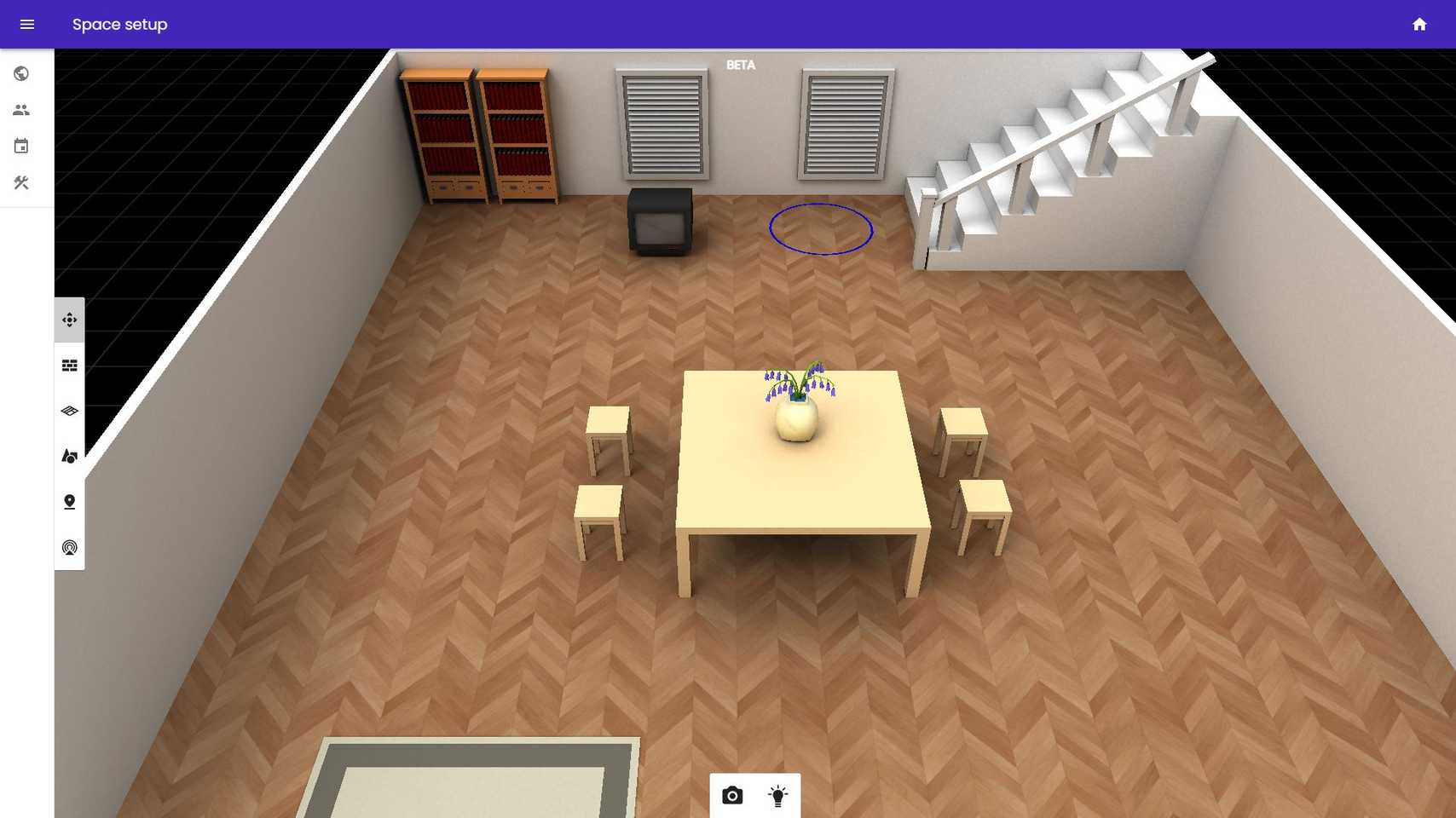Viewport: 1456px width, 818px height.
Task: Open the beacon broadcast tool
Action: pos(69,547)
